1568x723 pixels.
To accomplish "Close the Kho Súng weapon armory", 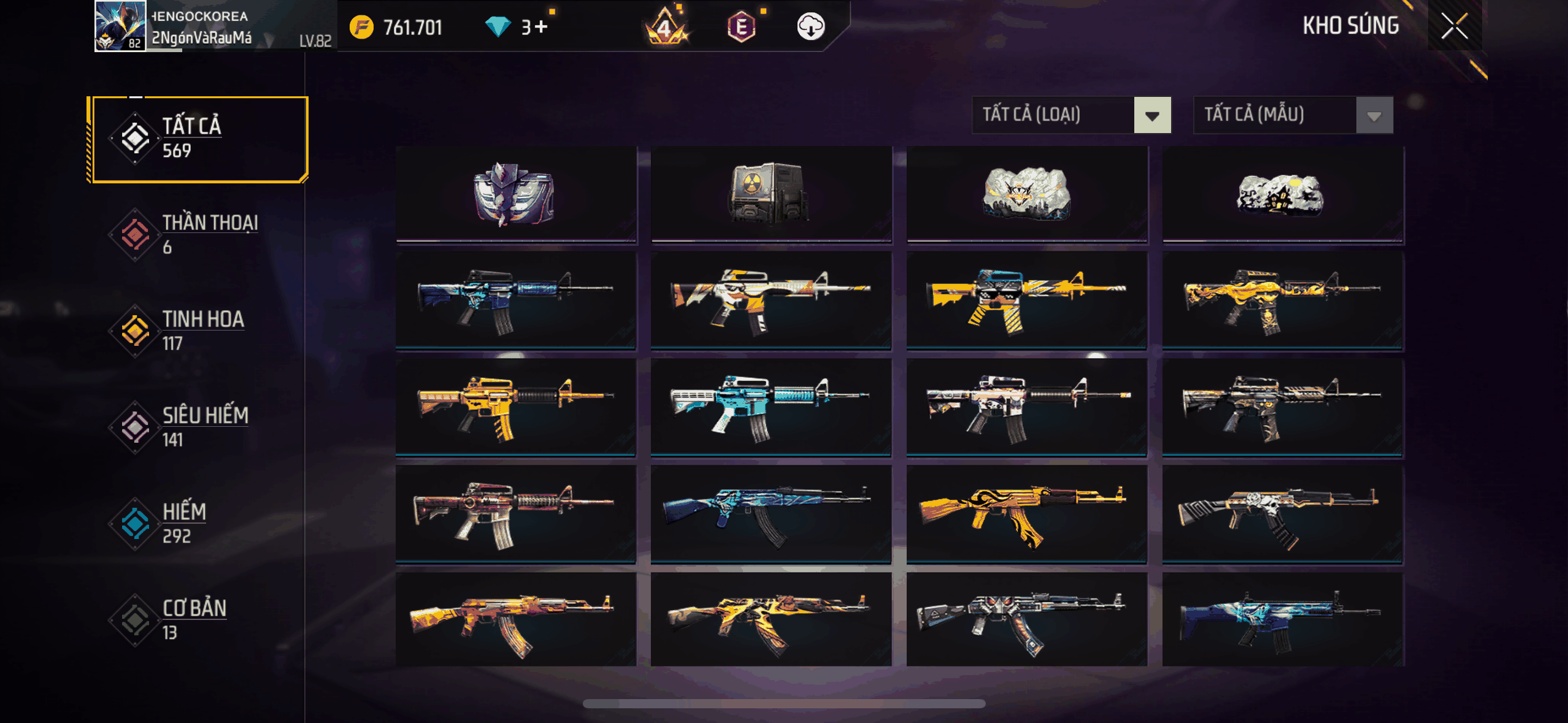I will (1454, 26).
